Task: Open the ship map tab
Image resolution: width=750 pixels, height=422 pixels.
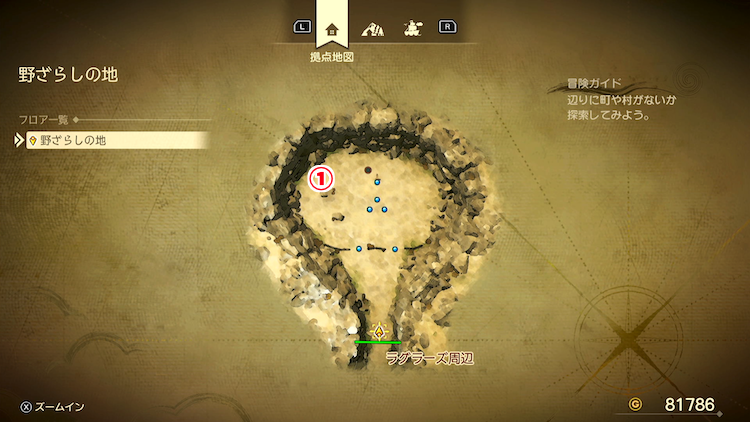Action: pyautogui.click(x=411, y=28)
